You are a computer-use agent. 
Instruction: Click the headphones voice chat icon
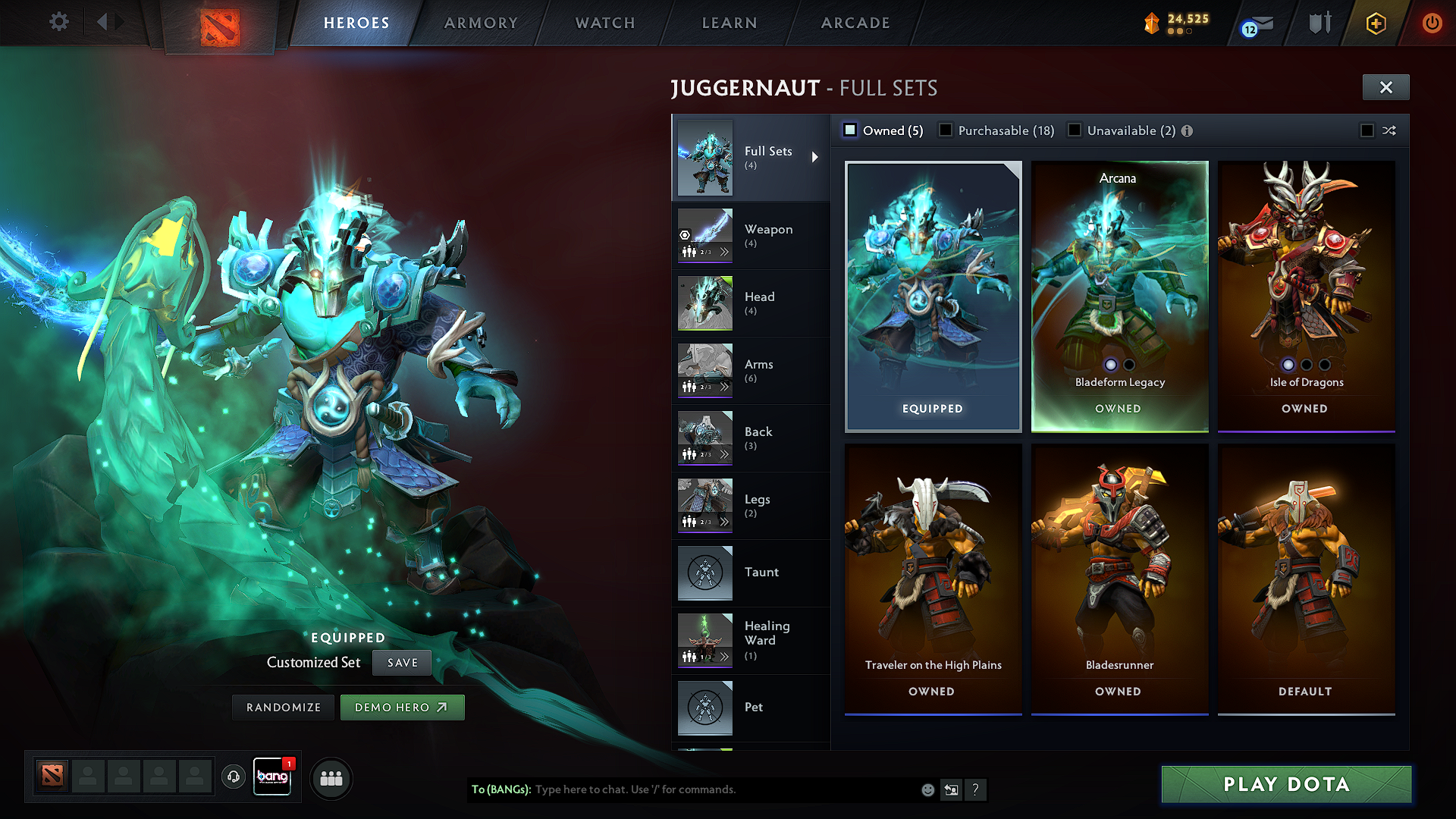click(x=233, y=778)
